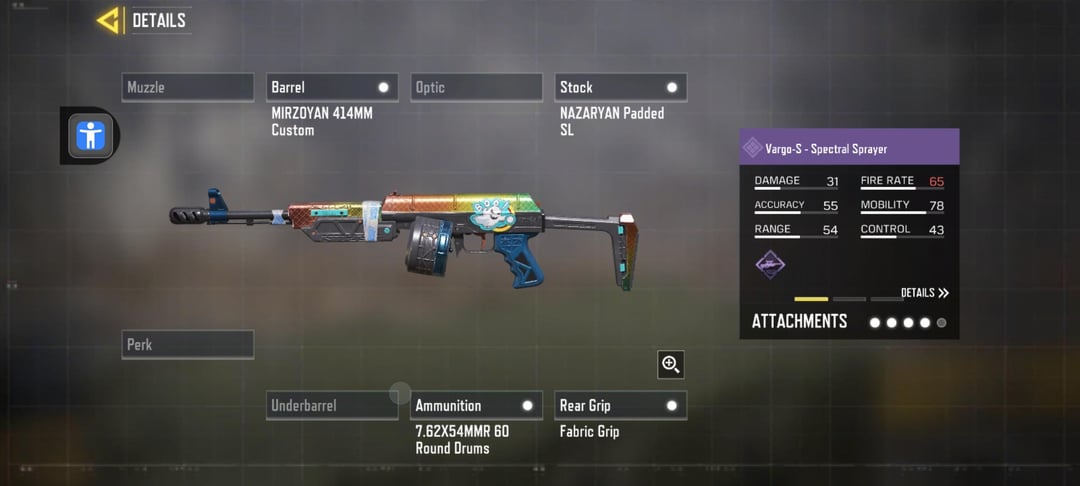Select the Underbarrel attachment slot
Image resolution: width=1080 pixels, height=486 pixels.
[x=332, y=405]
